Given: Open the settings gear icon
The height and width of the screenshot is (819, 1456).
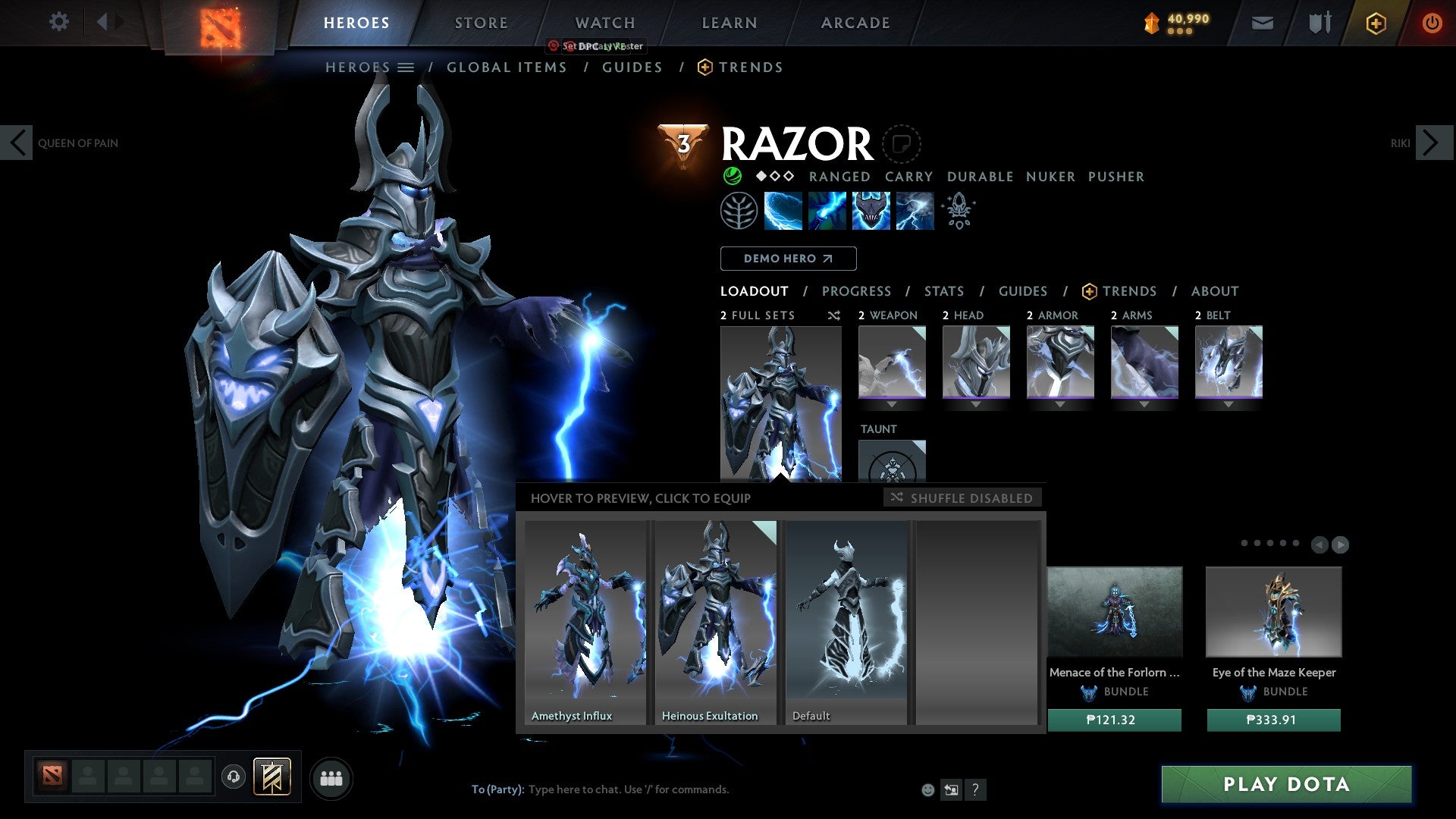Looking at the screenshot, I should (x=59, y=22).
